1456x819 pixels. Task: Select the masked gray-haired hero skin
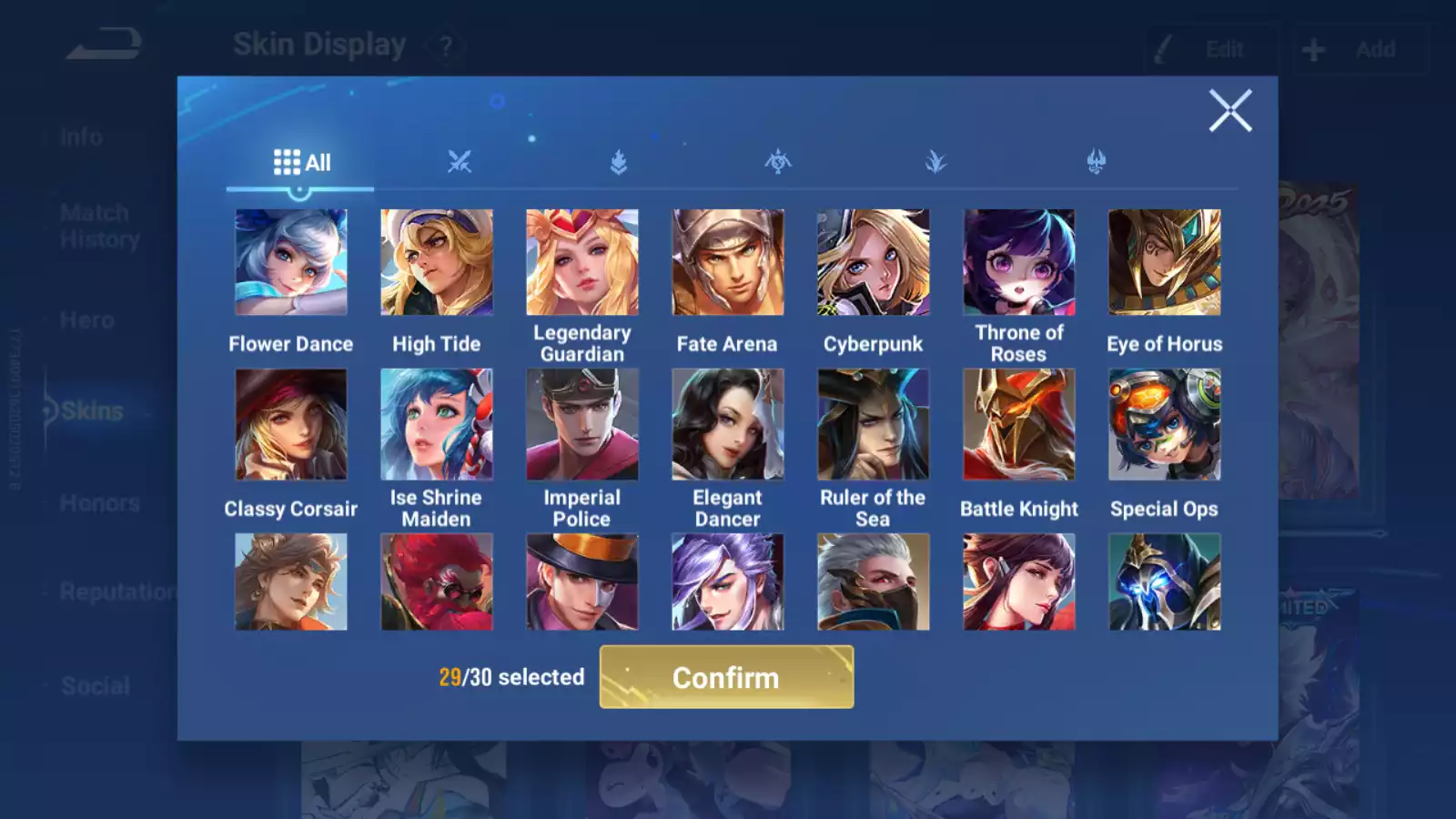874,582
